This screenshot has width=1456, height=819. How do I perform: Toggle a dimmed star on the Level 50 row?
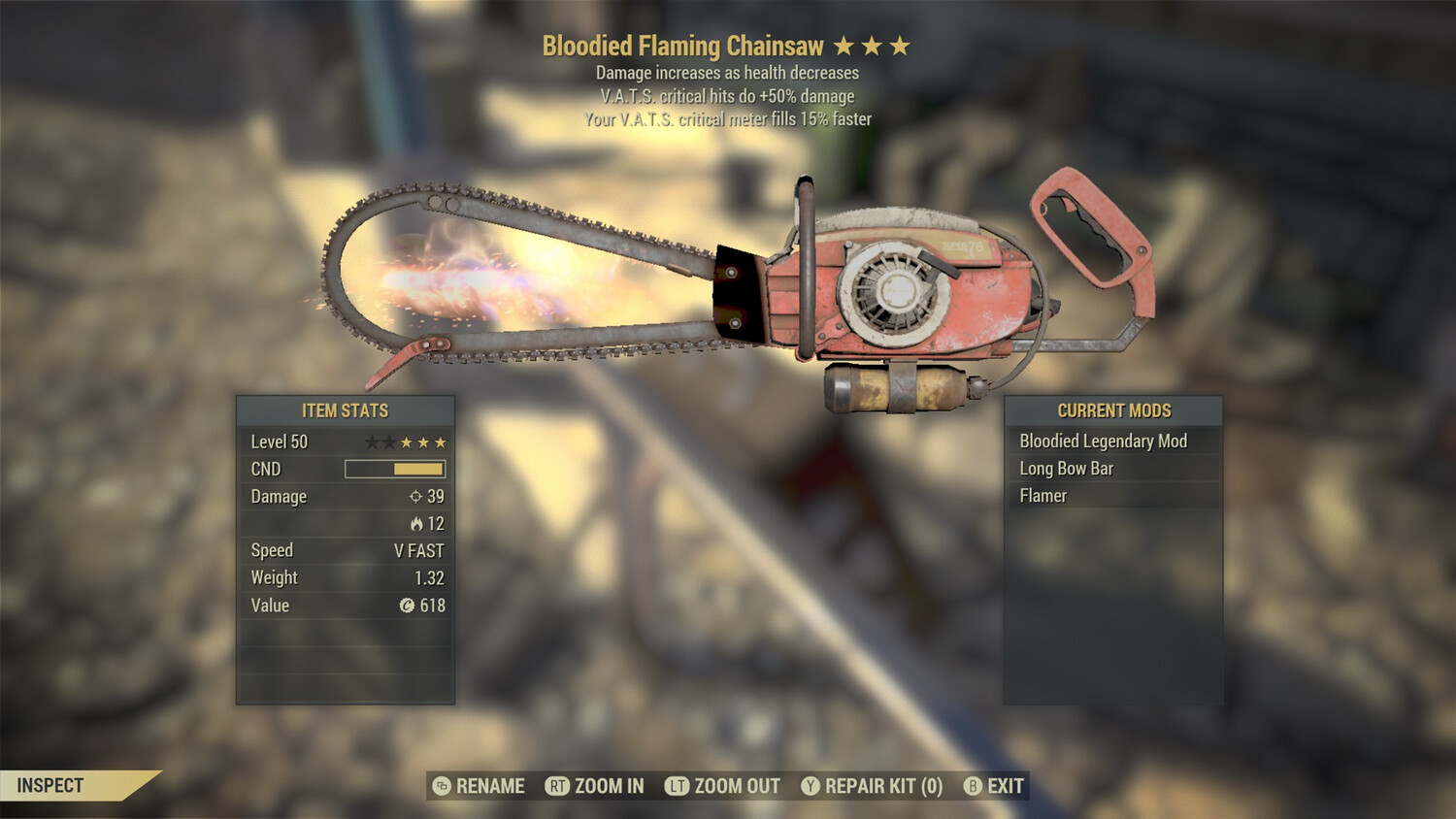tap(374, 442)
